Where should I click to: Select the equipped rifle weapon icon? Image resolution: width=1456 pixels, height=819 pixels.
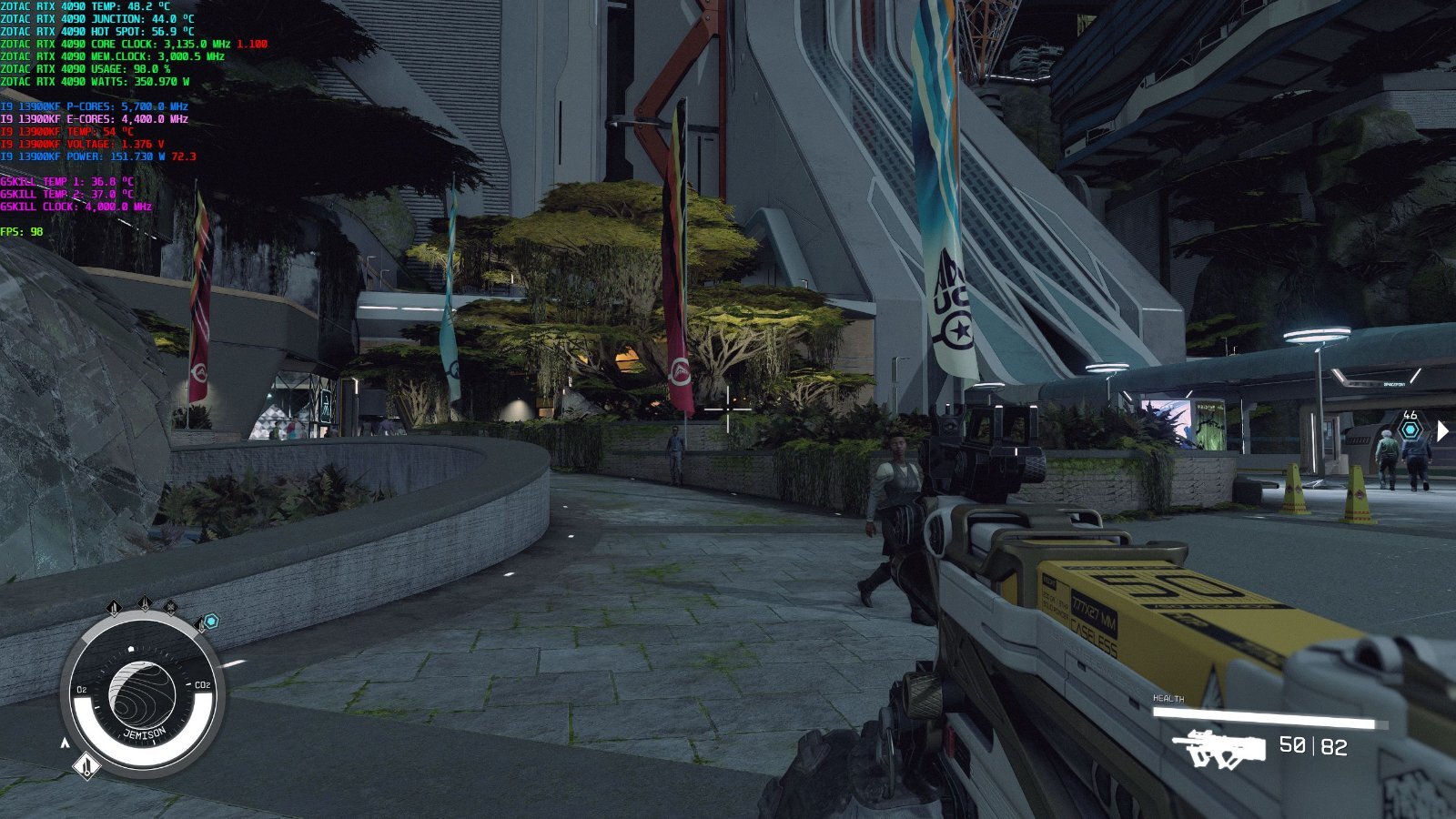(x=1219, y=748)
